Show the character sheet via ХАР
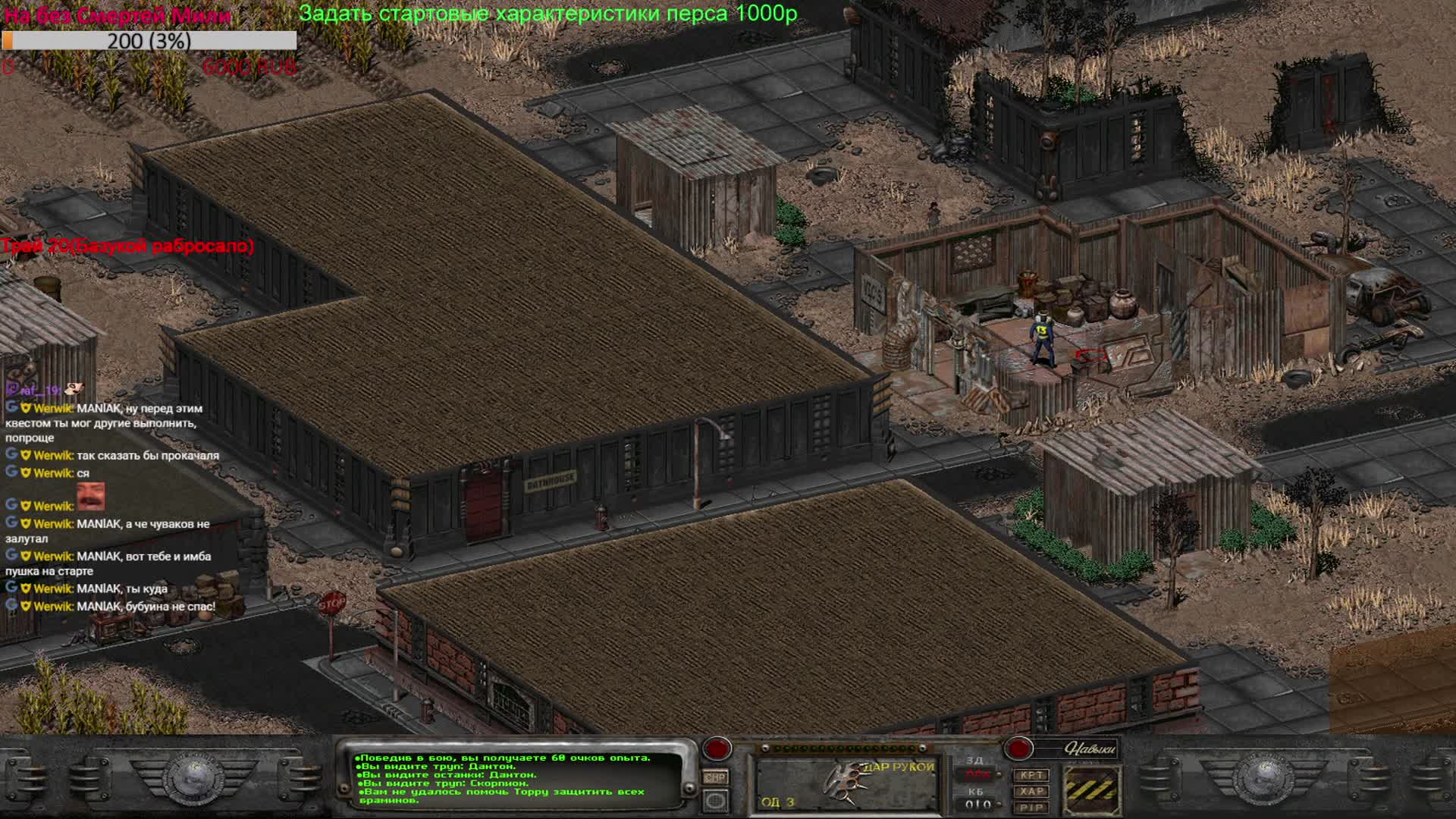The image size is (1456, 819). pos(1031,791)
